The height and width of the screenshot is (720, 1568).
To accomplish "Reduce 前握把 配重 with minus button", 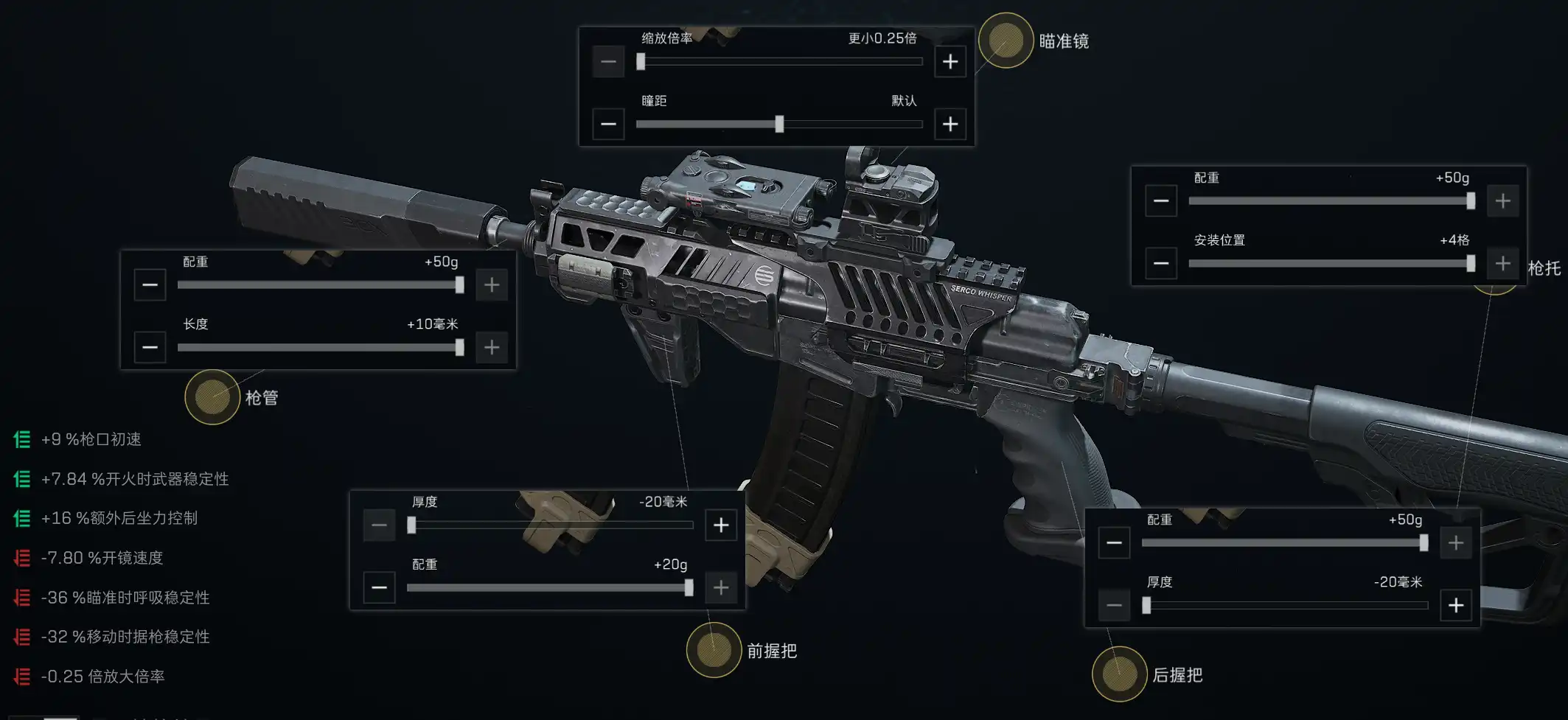I will coord(379,587).
